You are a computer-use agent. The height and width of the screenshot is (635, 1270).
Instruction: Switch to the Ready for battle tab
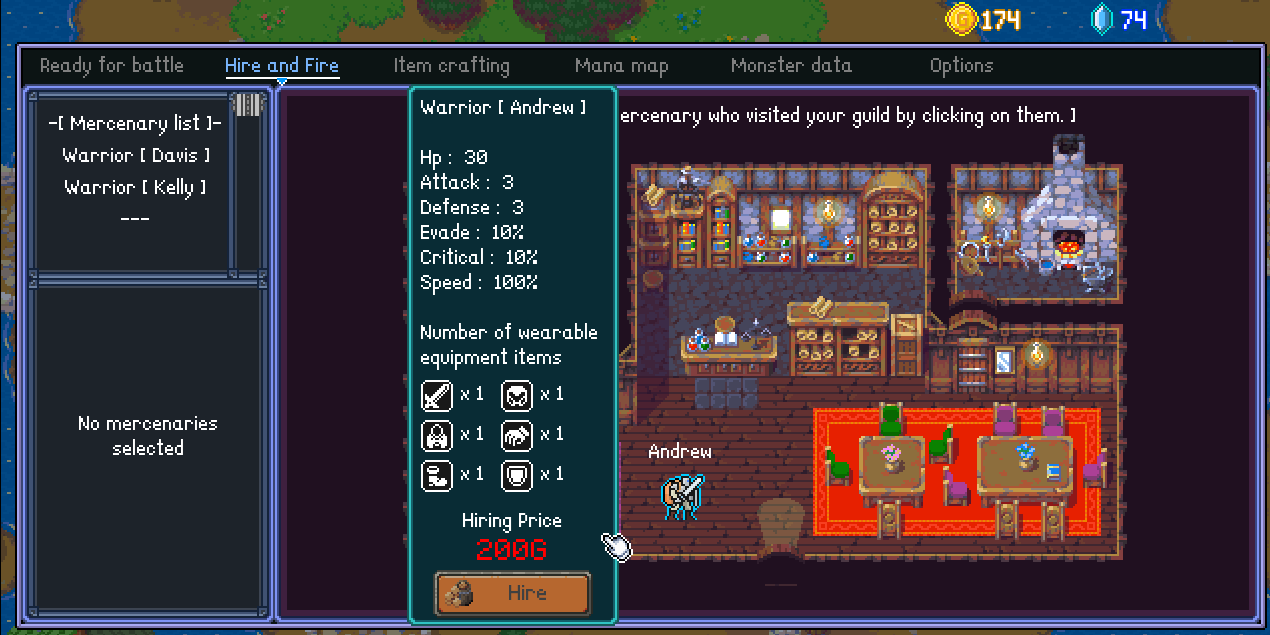[x=112, y=66]
